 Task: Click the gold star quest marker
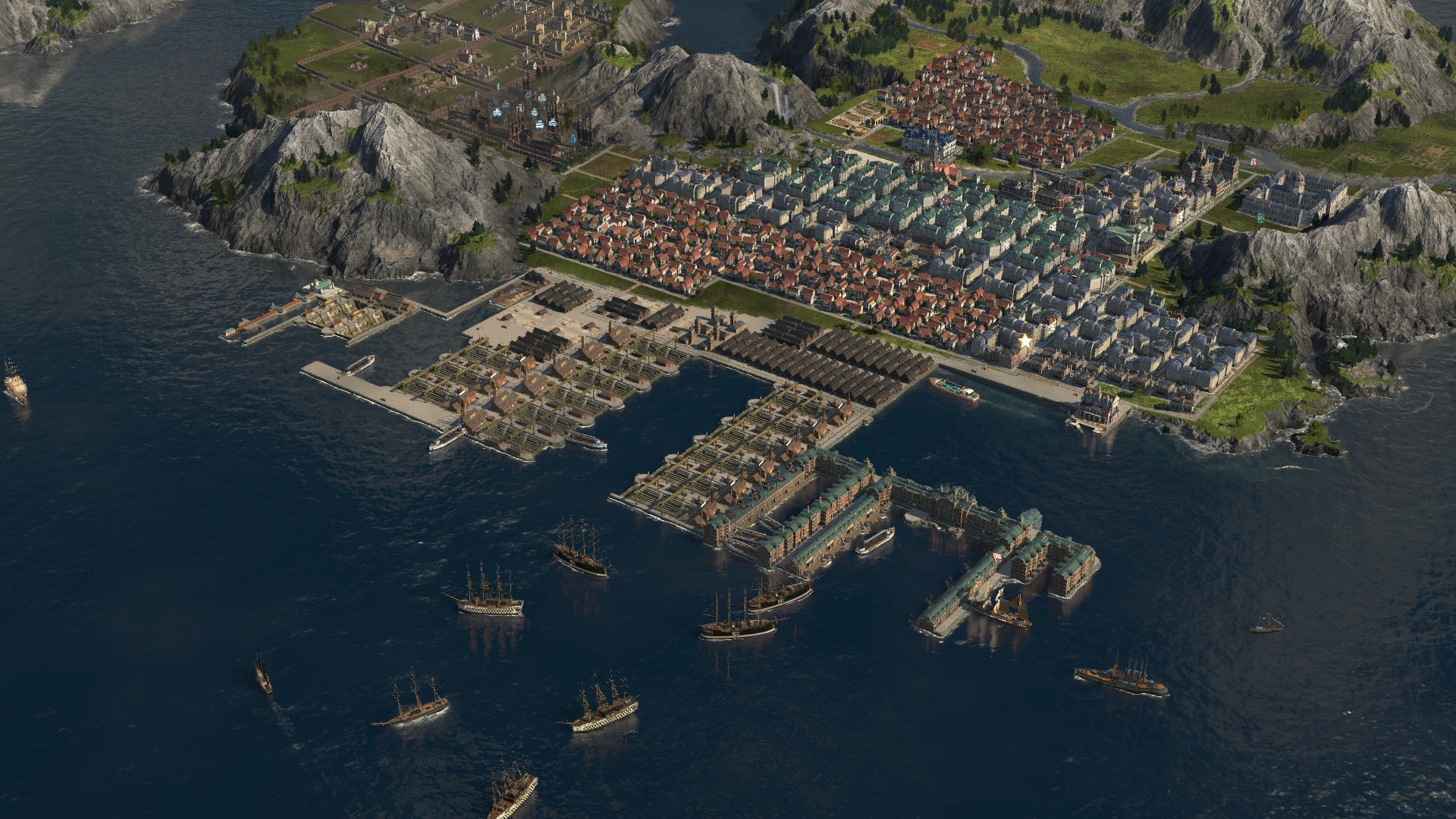[x=1025, y=340]
